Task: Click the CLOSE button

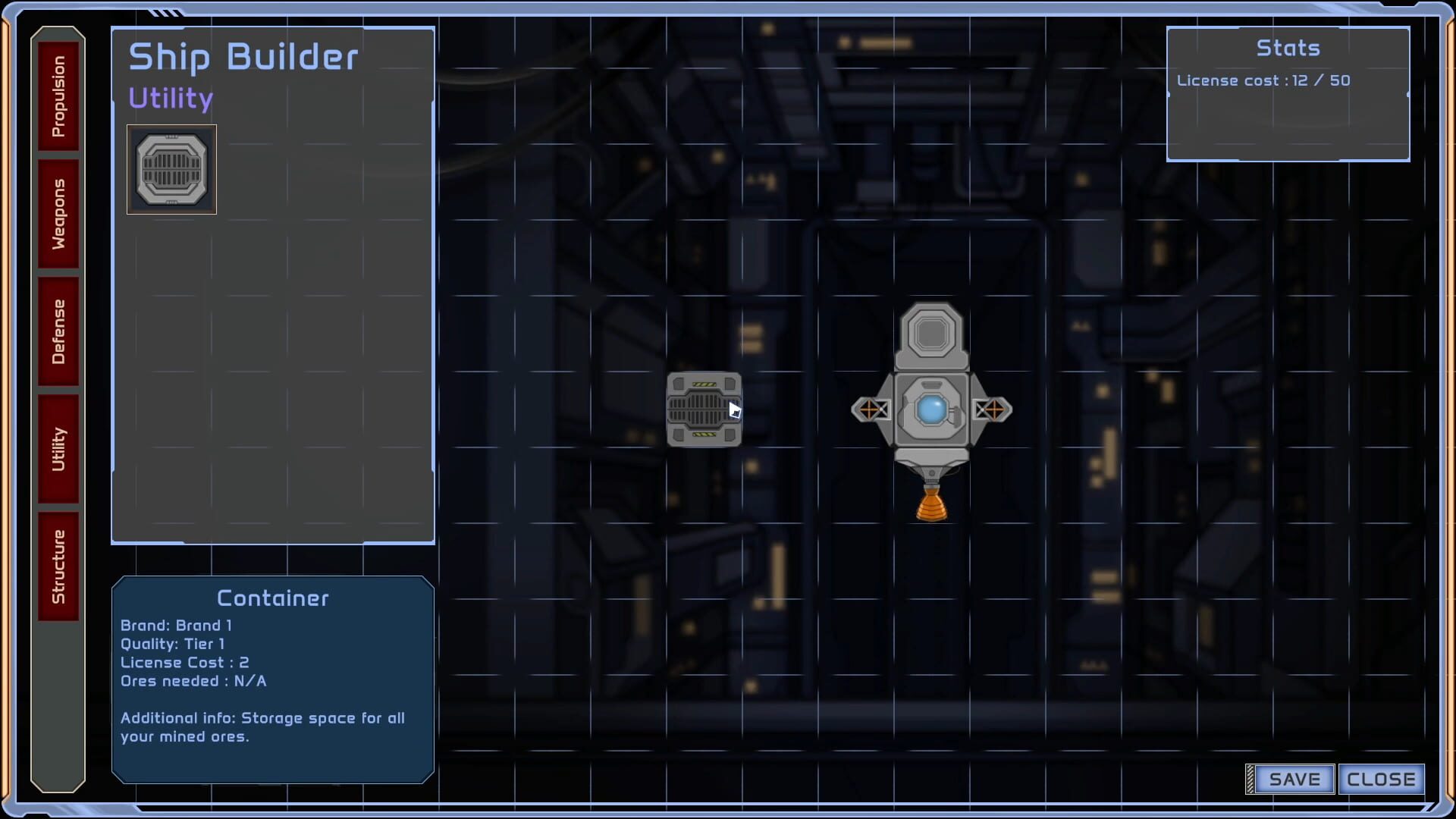Action: (x=1382, y=779)
